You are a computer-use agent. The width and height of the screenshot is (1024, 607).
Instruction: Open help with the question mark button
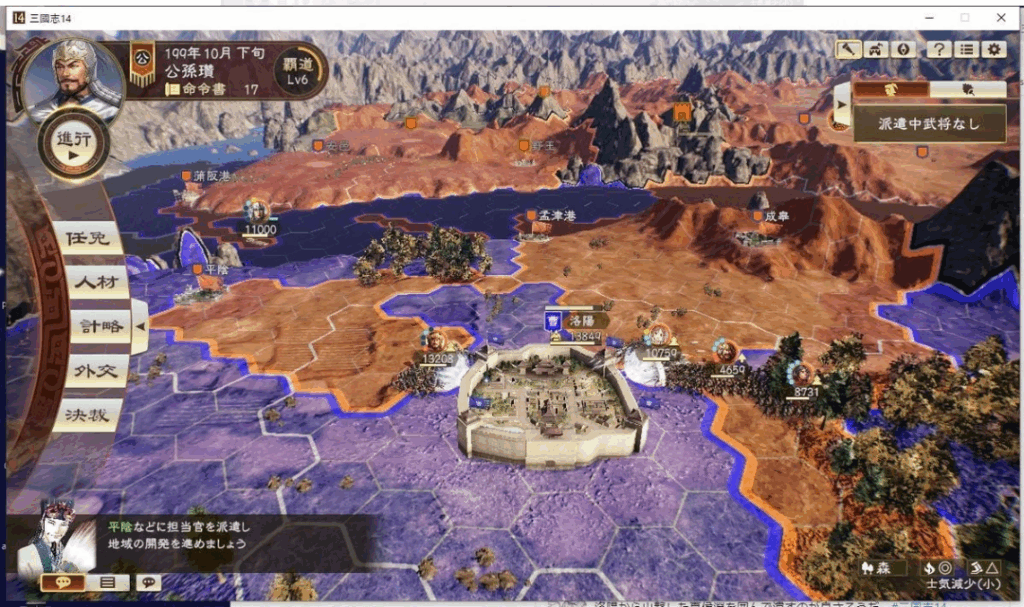coord(938,48)
